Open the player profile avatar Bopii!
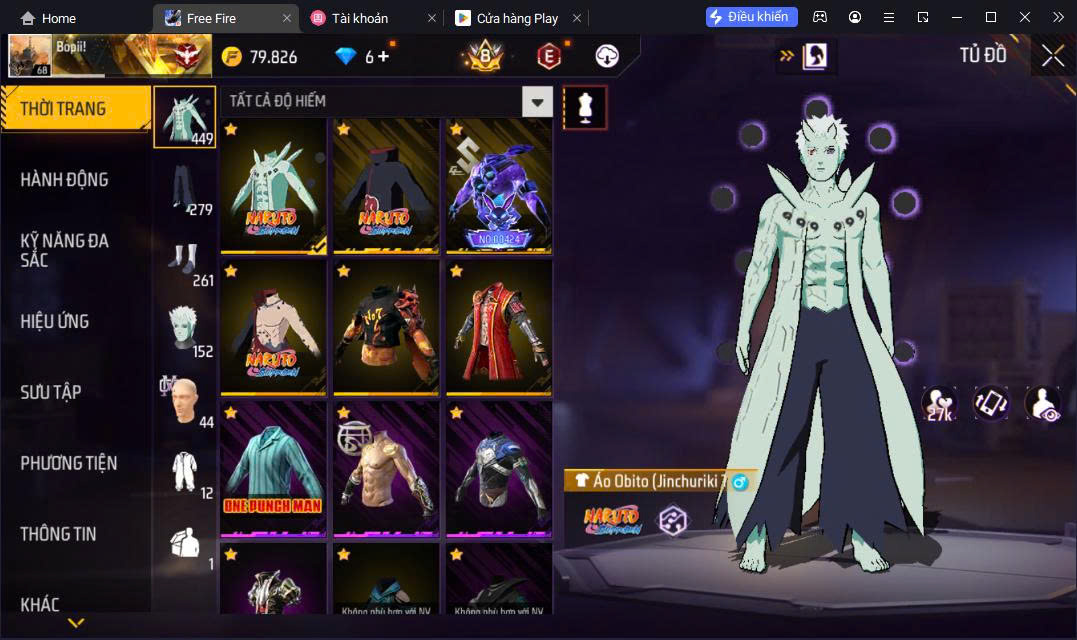The image size is (1077, 640). [30, 56]
